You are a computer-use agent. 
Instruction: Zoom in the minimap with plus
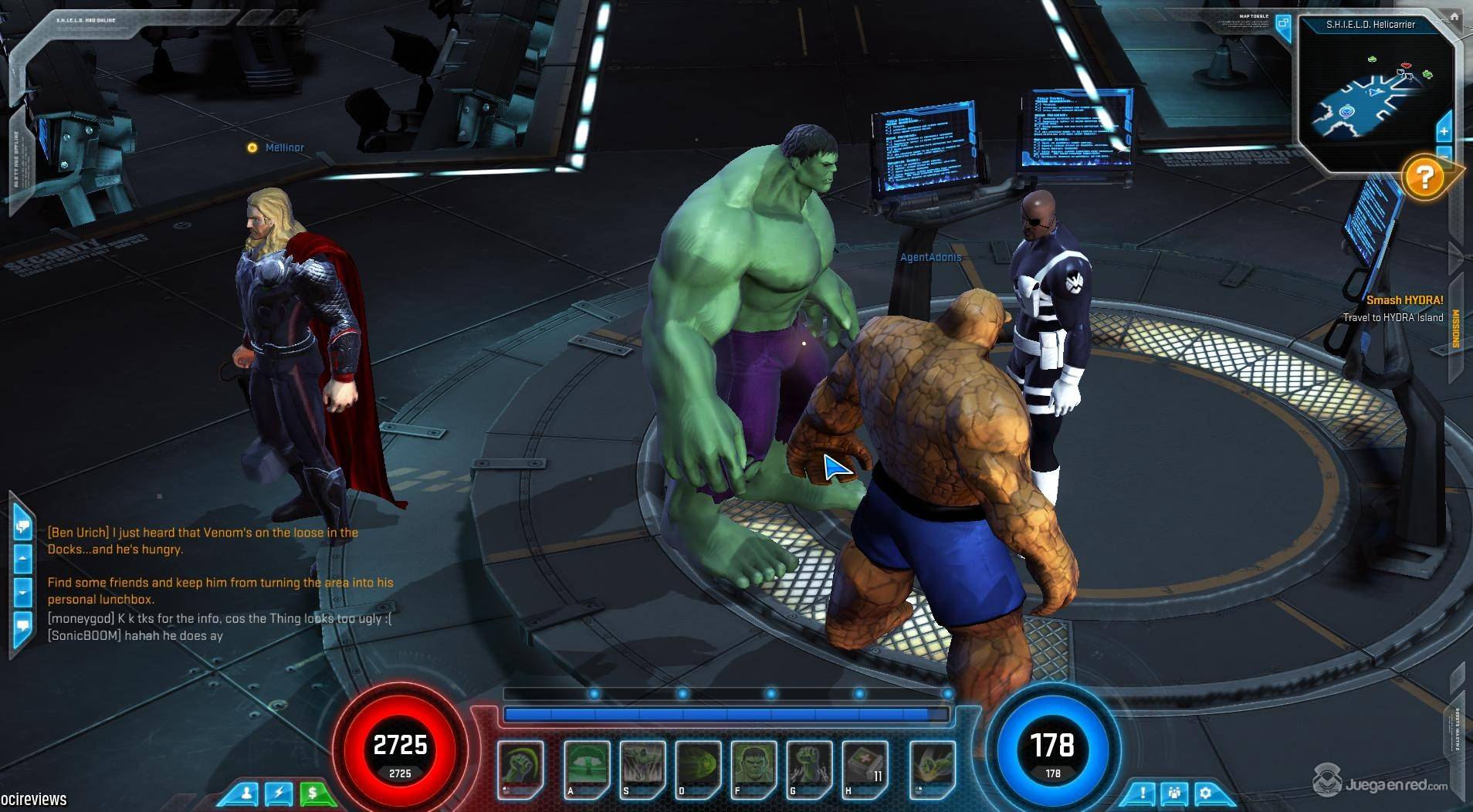(1444, 132)
